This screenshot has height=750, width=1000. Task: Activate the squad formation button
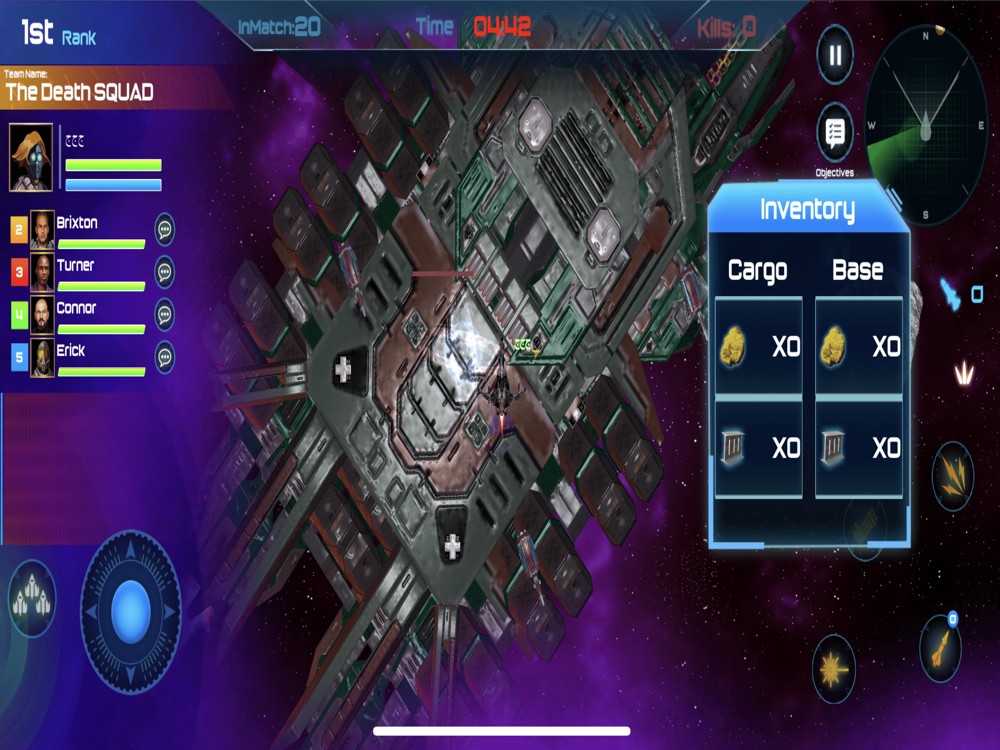click(x=32, y=599)
